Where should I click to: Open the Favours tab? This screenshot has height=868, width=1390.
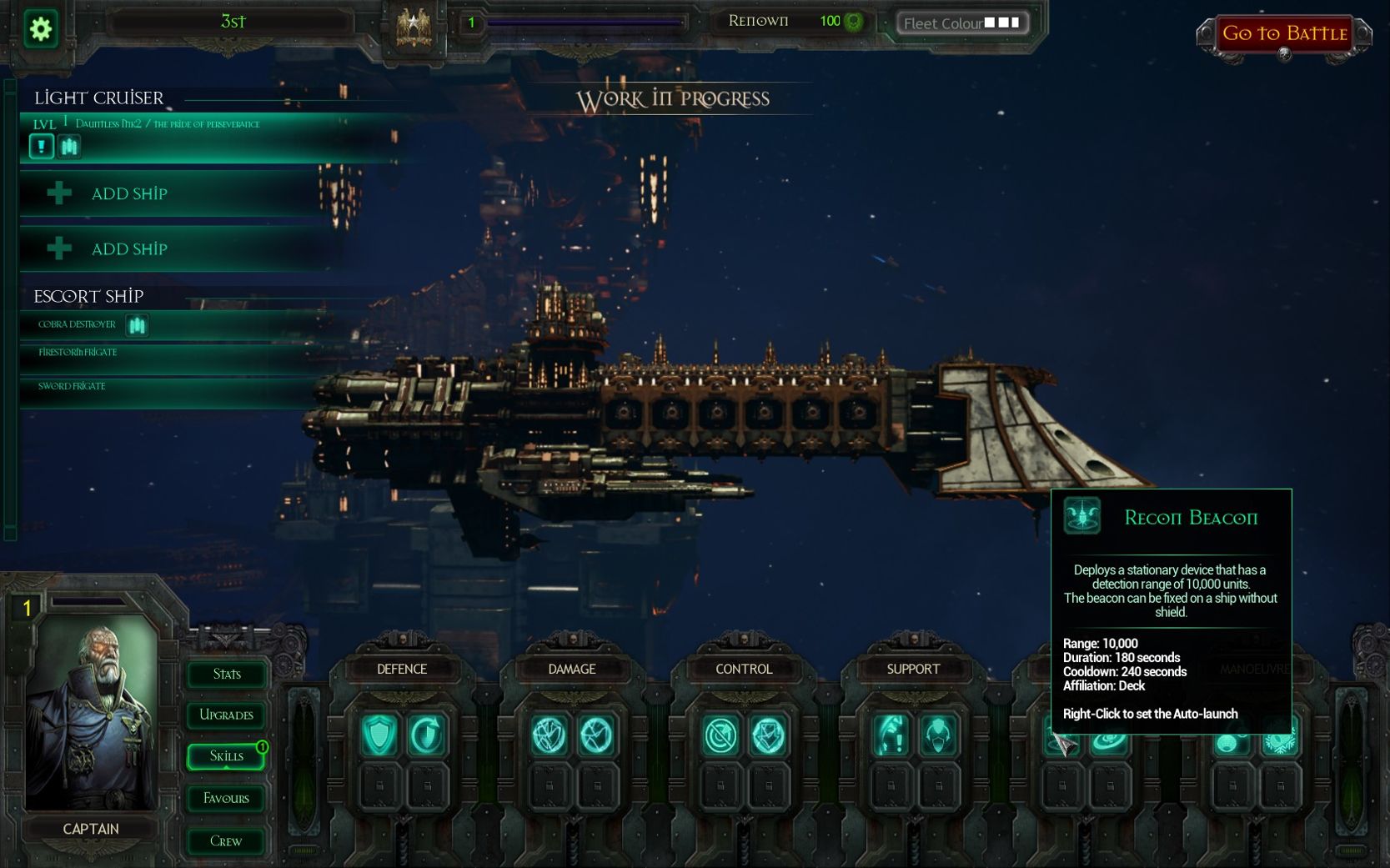226,798
